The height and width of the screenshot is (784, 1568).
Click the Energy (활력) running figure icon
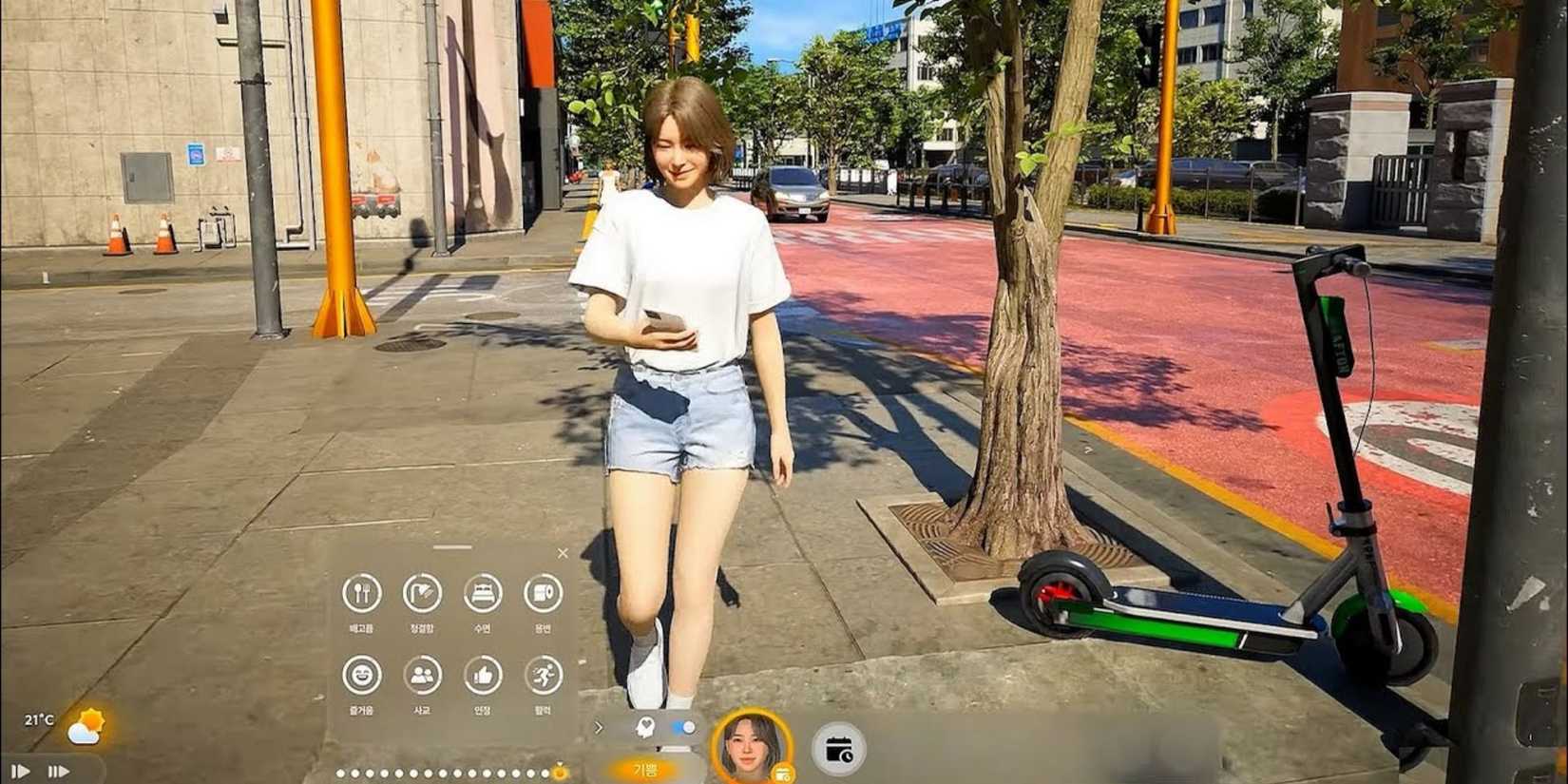pos(542,676)
